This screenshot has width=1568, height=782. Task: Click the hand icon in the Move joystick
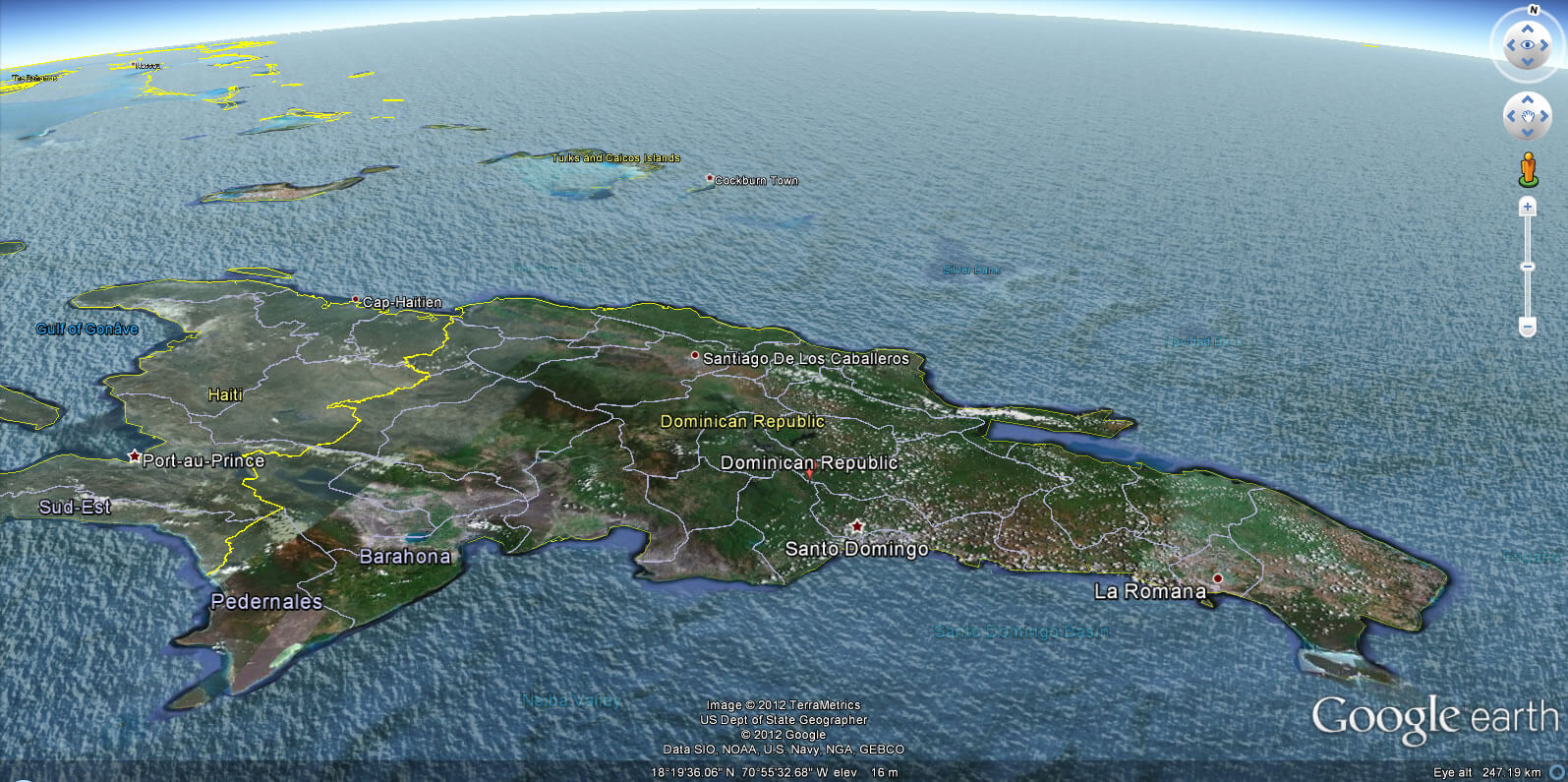pyautogui.click(x=1528, y=116)
